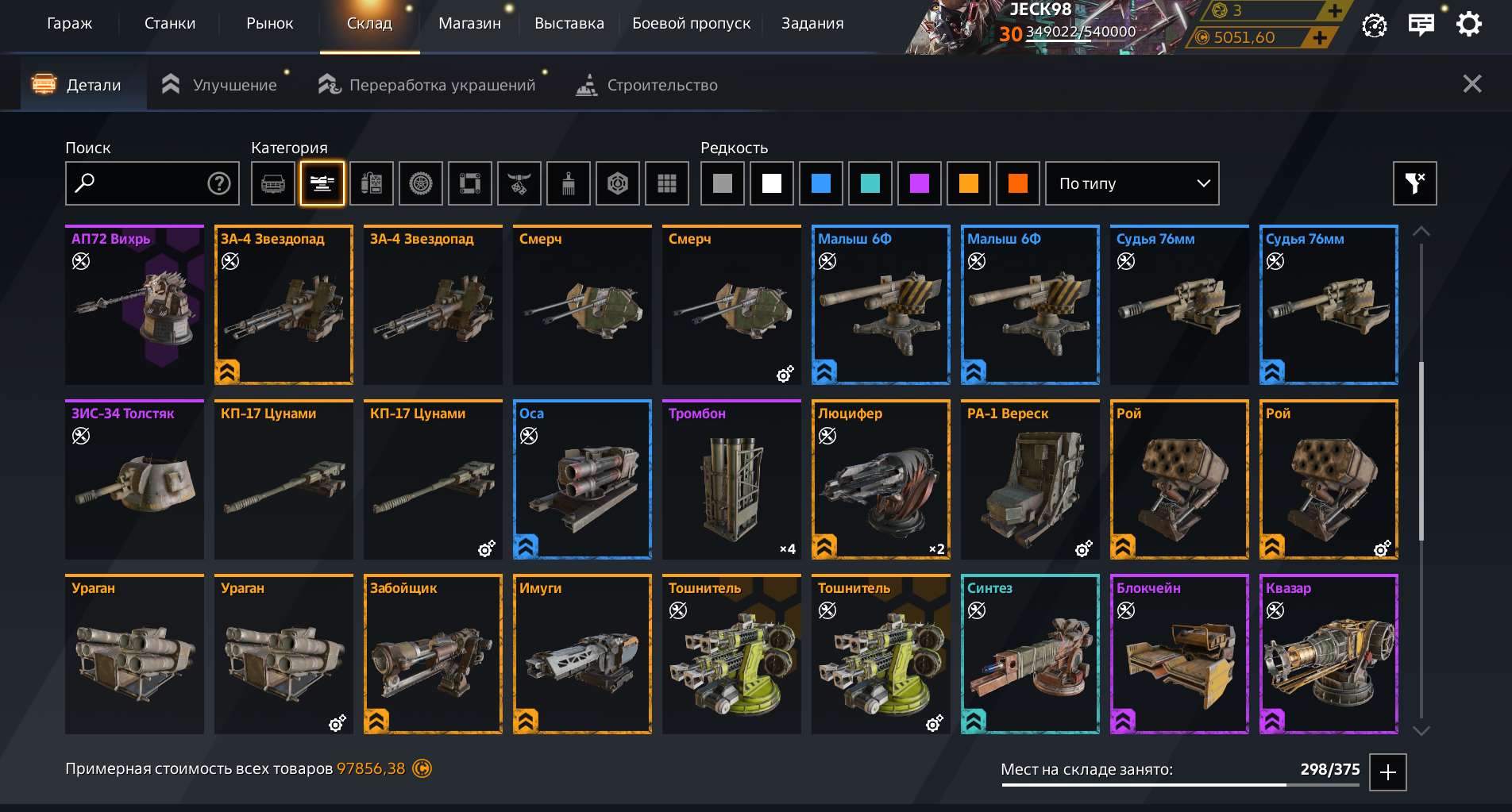1512x812 pixels.
Task: Reset filters with the funnel button
Action: tap(1414, 183)
